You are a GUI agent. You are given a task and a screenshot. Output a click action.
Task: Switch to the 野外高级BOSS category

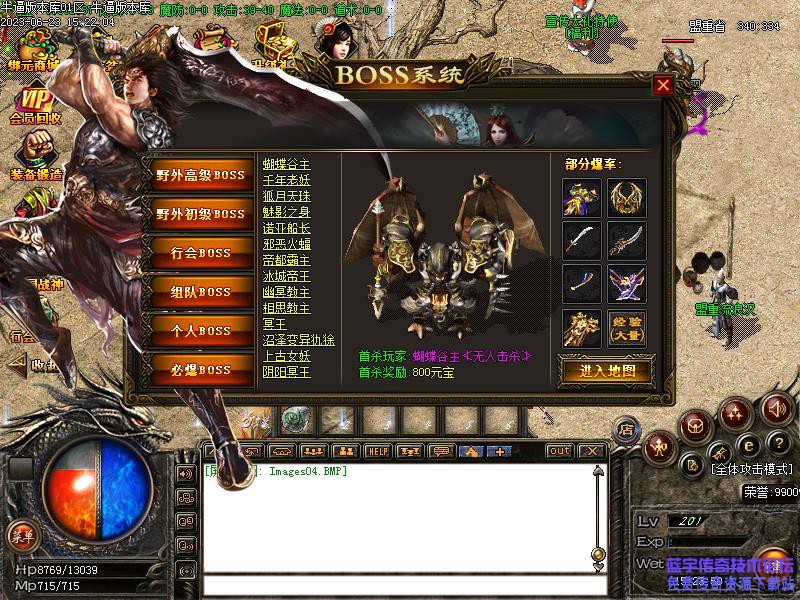(x=200, y=175)
